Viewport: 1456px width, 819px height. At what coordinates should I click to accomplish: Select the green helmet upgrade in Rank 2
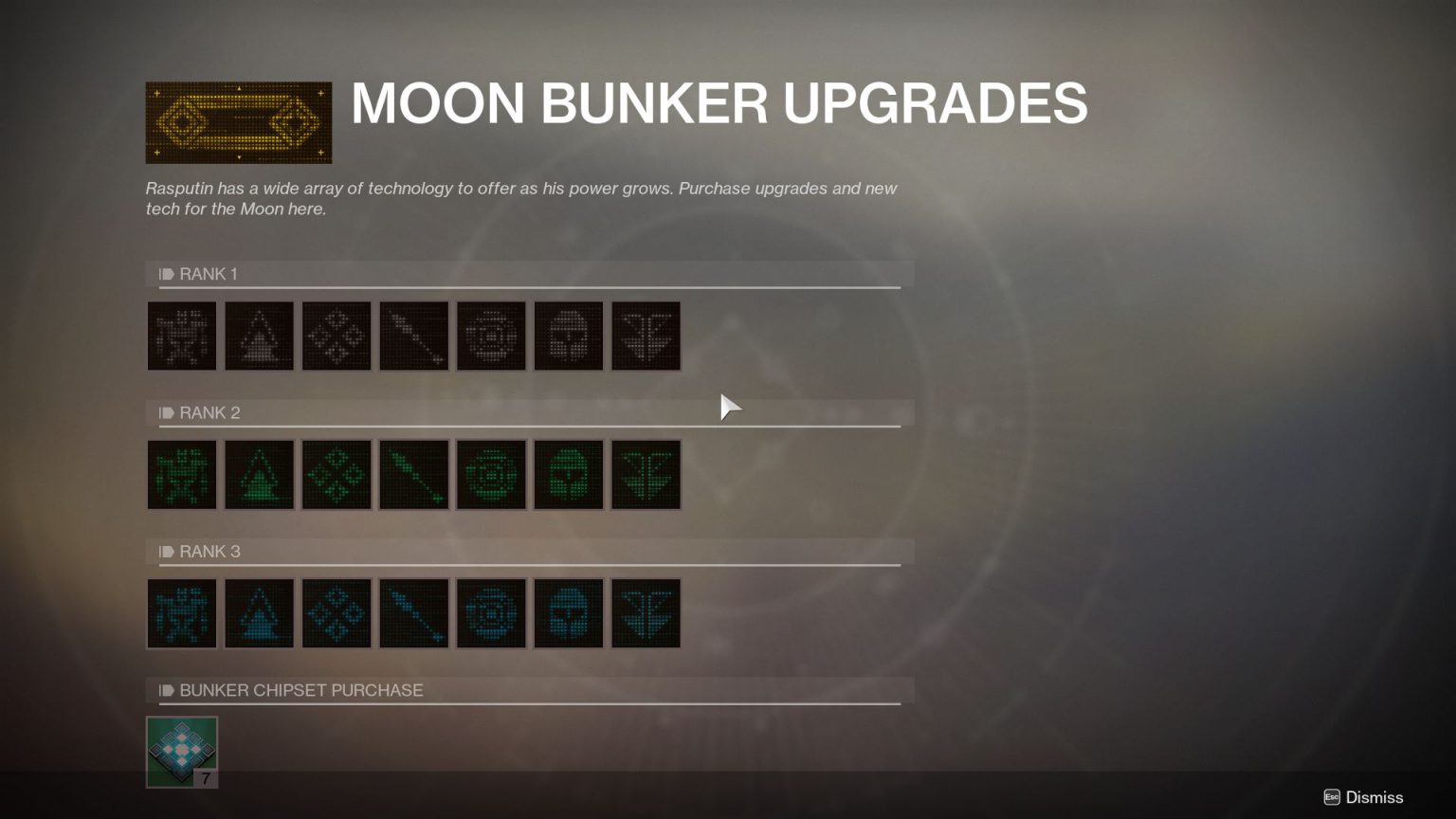pos(569,474)
